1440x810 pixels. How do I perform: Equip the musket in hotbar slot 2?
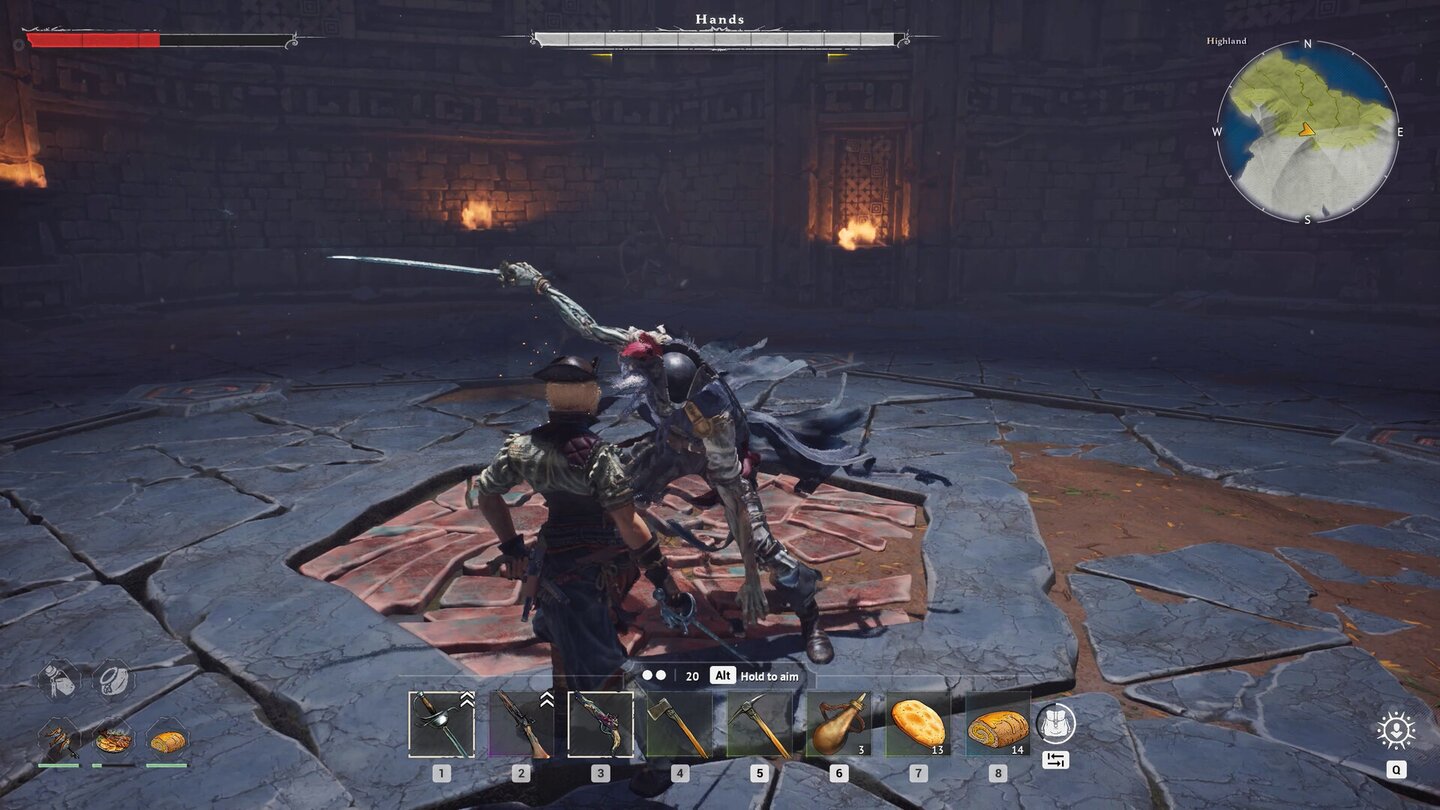point(520,723)
